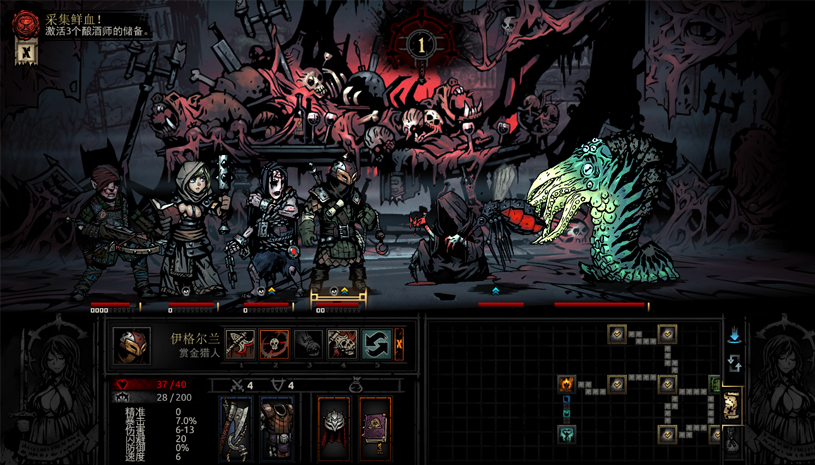Inspect the equipped leather armor slot

click(x=276, y=423)
